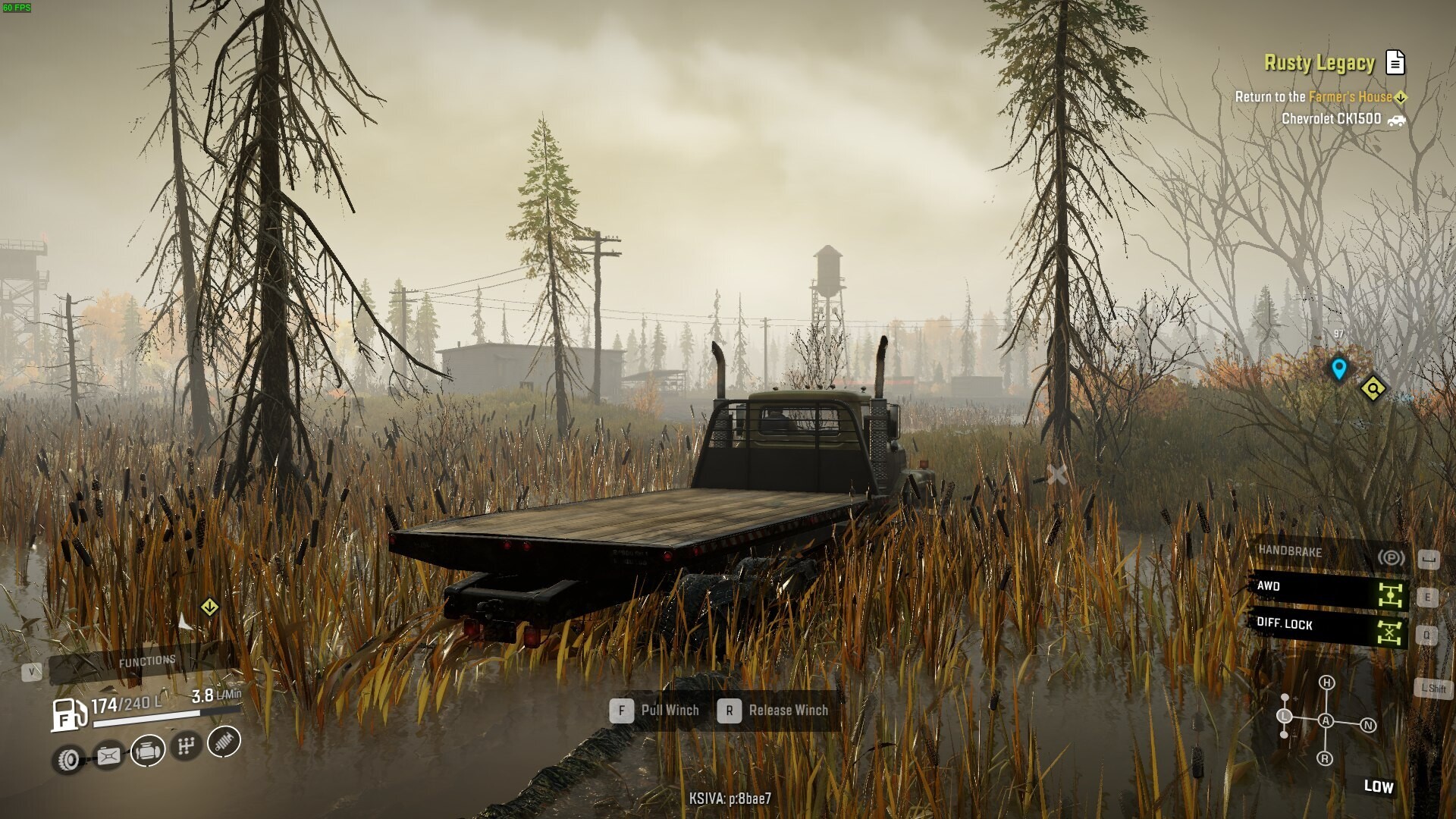Image resolution: width=1456 pixels, height=819 pixels.
Task: Toggle the Handbrake control
Action: tap(1327, 554)
